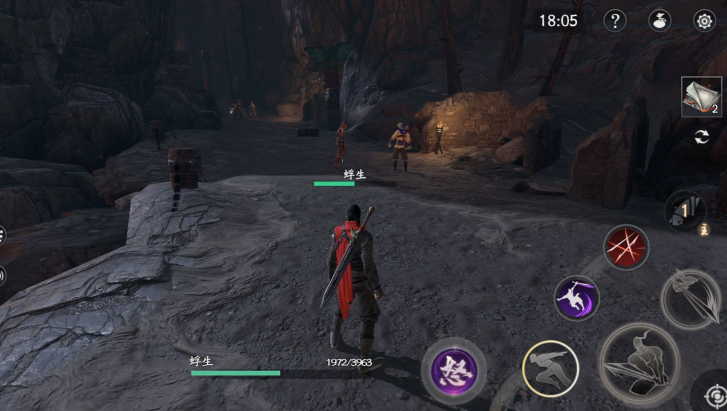Tap the sprinting figure dodge button
727x411 pixels.
coord(550,372)
